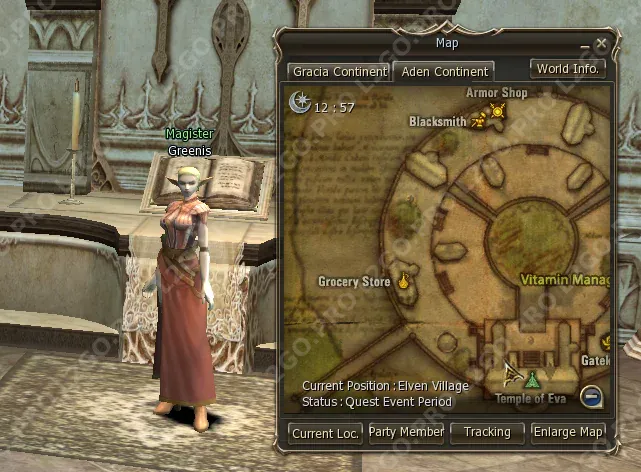The width and height of the screenshot is (641, 472).
Task: Select the Armor Shop map marker
Action: coord(497,111)
